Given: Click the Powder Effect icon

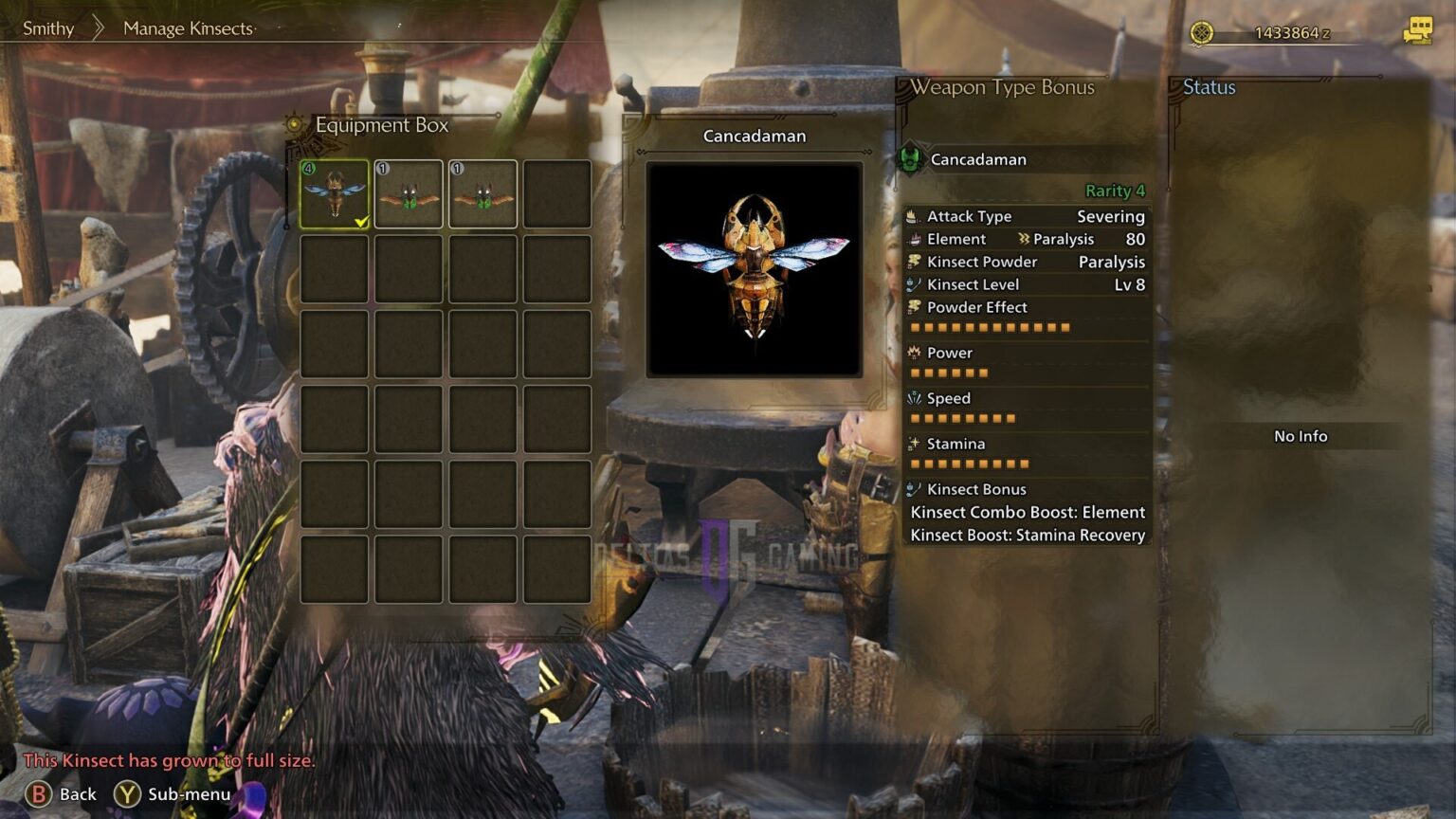Looking at the screenshot, I should click(913, 307).
